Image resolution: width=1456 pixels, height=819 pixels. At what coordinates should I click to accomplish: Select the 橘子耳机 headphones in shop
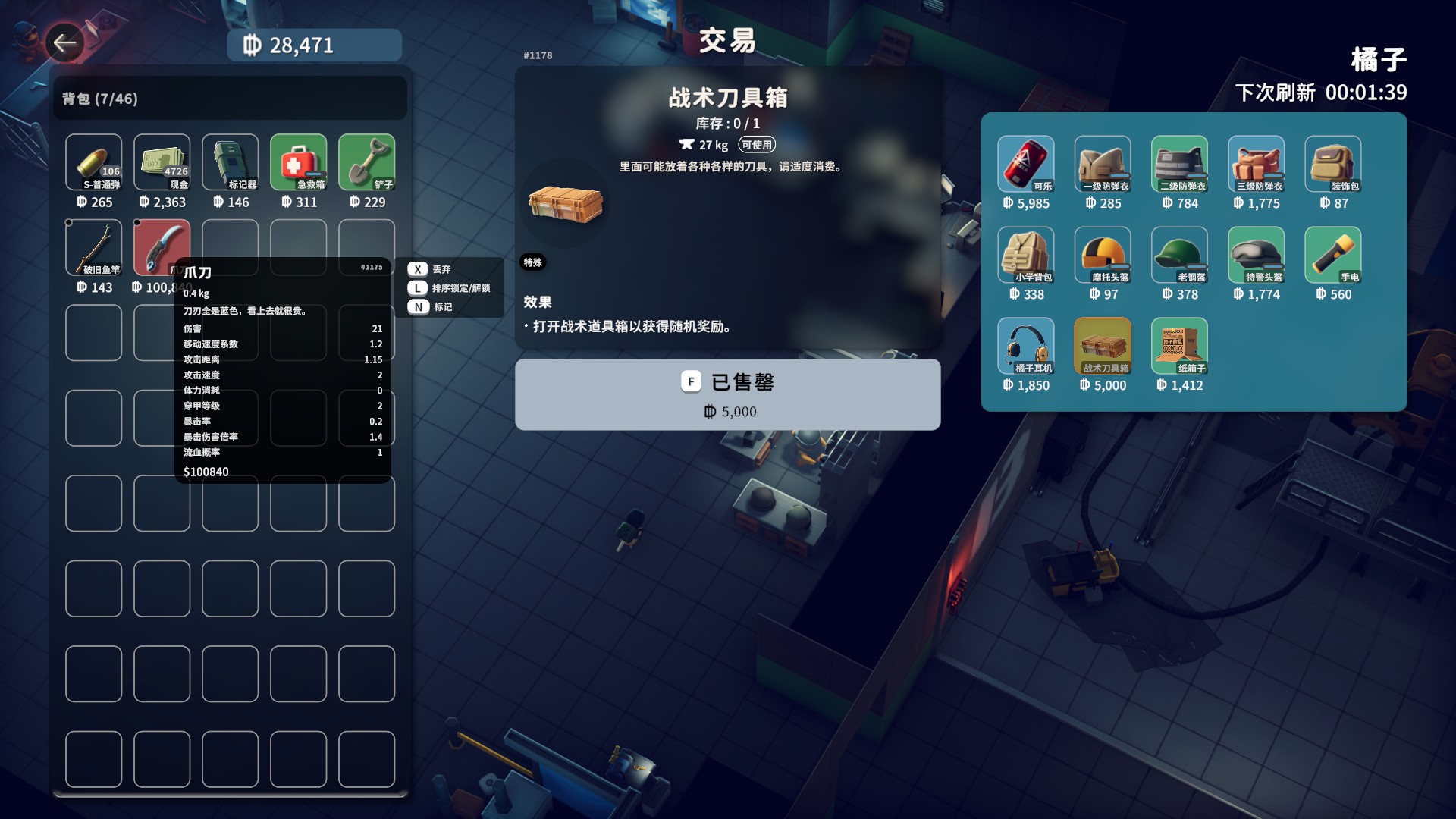pos(1025,345)
